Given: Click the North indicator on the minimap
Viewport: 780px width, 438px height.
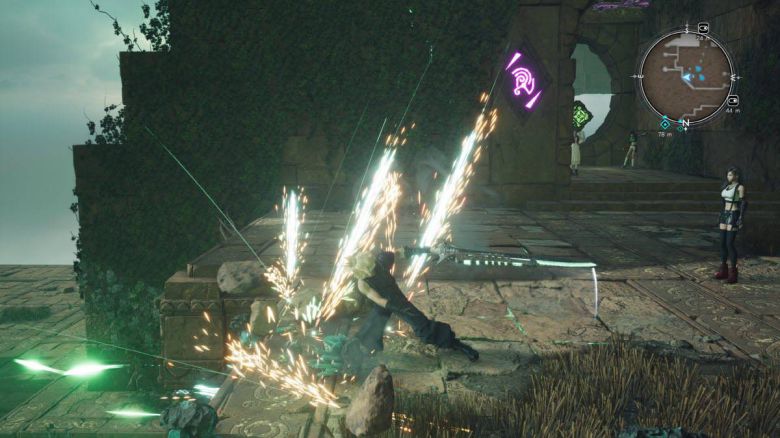Looking at the screenshot, I should point(684,124).
